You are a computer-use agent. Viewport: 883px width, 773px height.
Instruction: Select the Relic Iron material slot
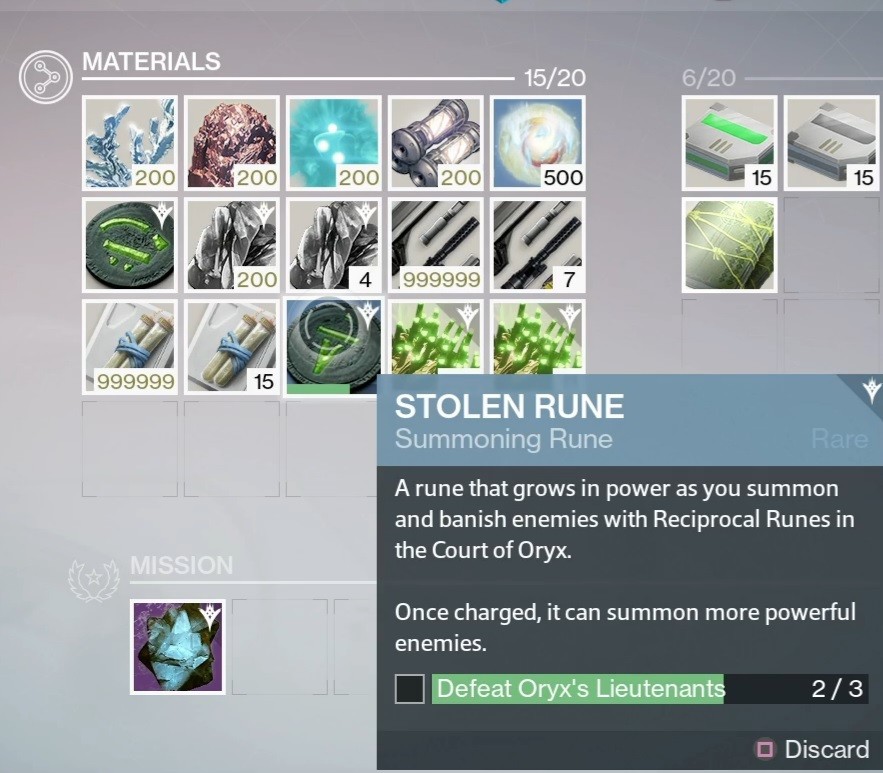pyautogui.click(x=232, y=143)
